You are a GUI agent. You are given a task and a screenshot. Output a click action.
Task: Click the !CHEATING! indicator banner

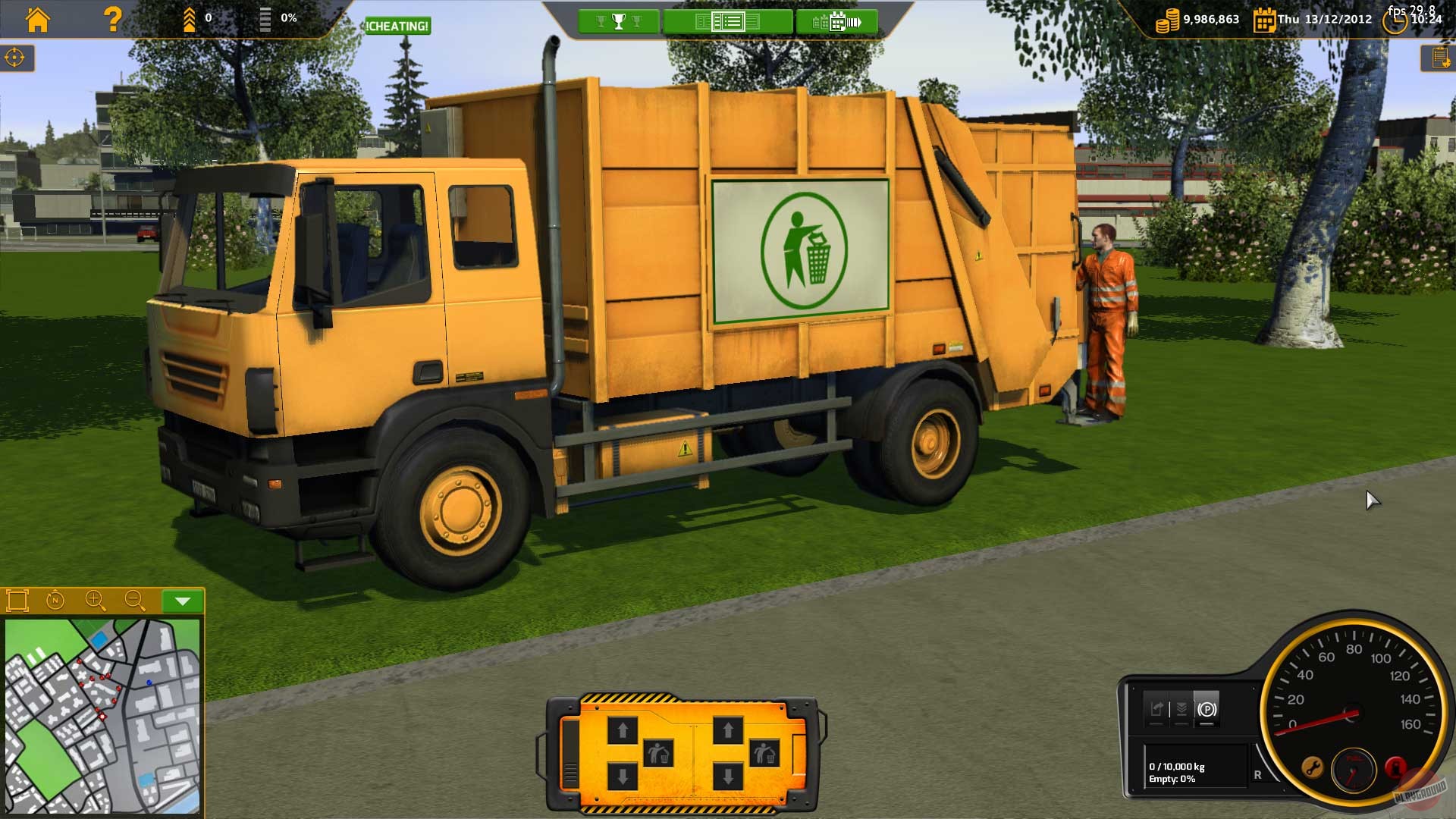tap(397, 27)
